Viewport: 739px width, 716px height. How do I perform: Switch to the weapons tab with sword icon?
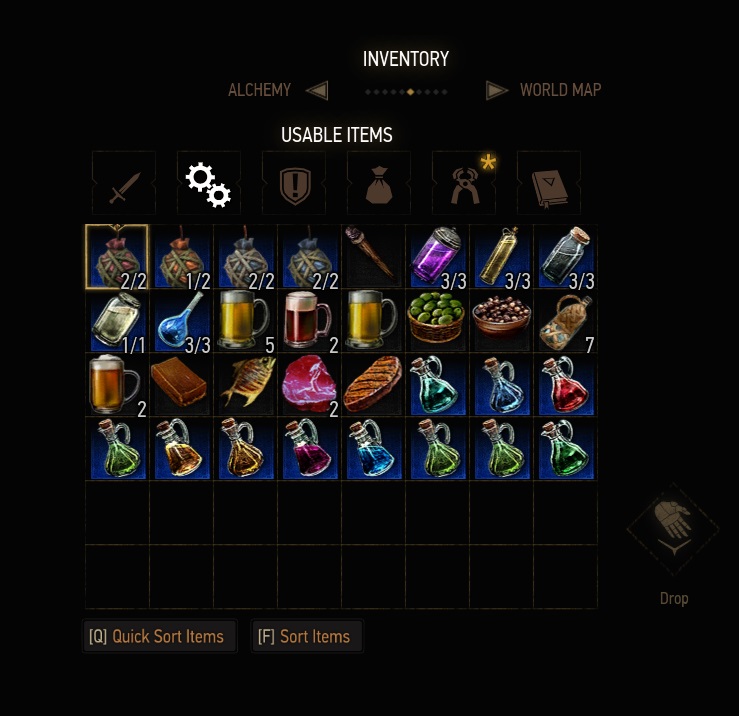[x=124, y=184]
